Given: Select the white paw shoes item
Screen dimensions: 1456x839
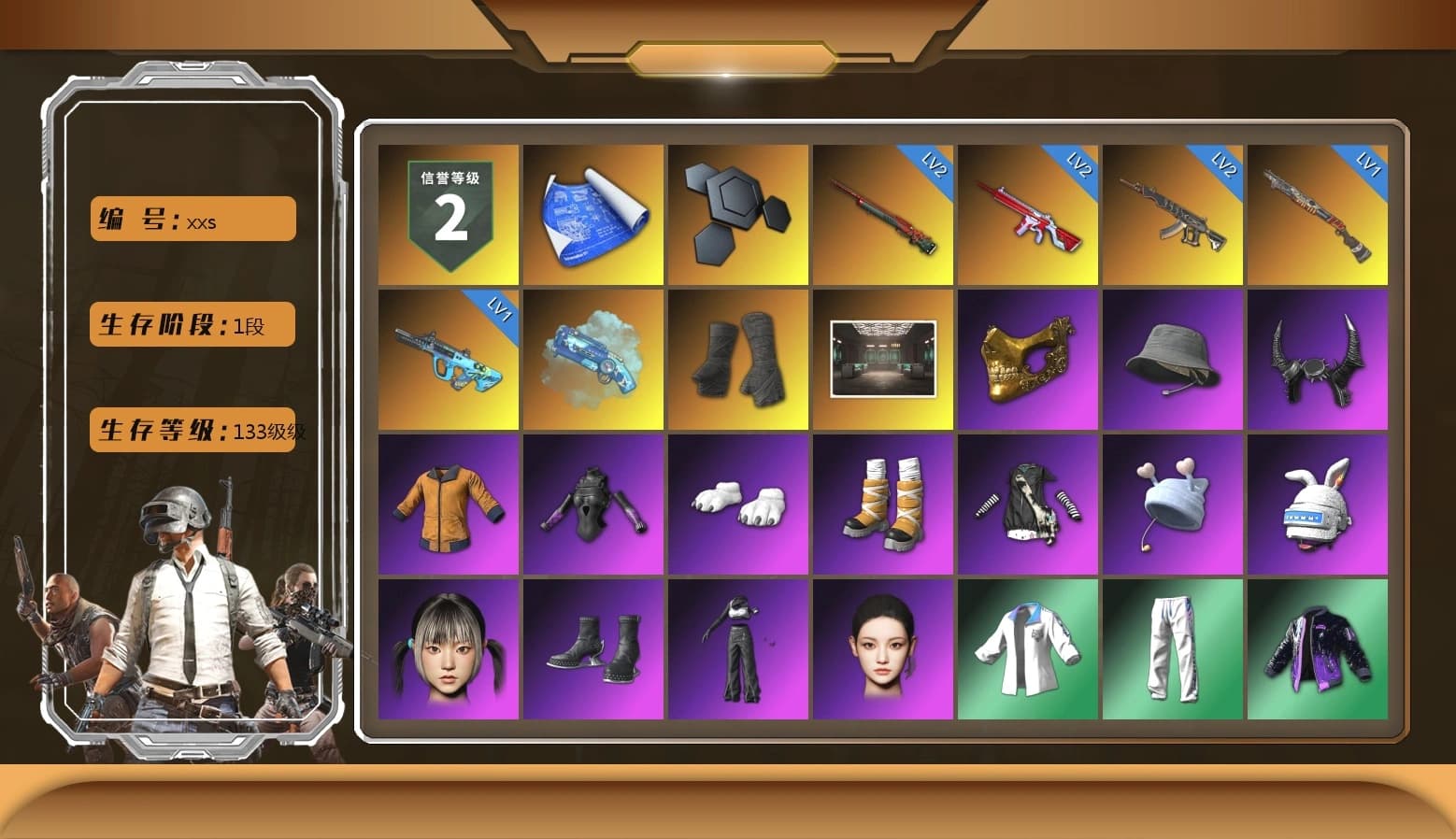Looking at the screenshot, I should coord(738,503).
